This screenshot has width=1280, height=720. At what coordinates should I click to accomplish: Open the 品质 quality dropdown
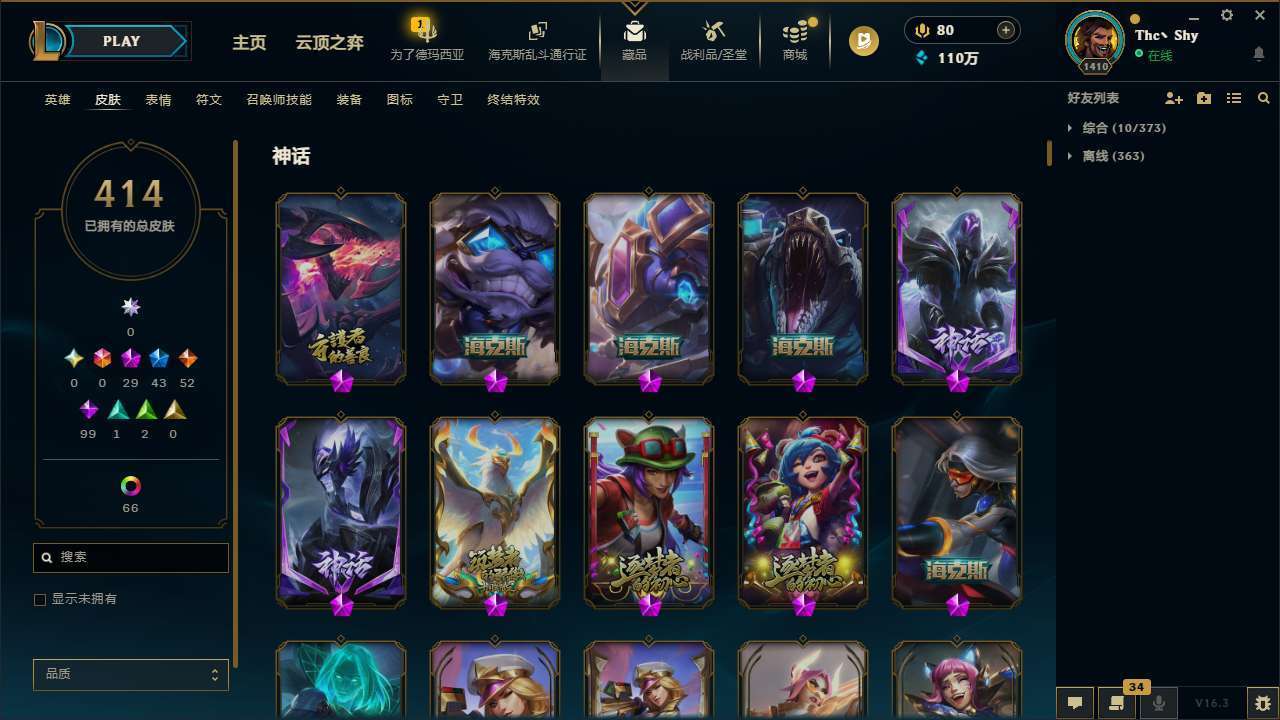point(130,674)
